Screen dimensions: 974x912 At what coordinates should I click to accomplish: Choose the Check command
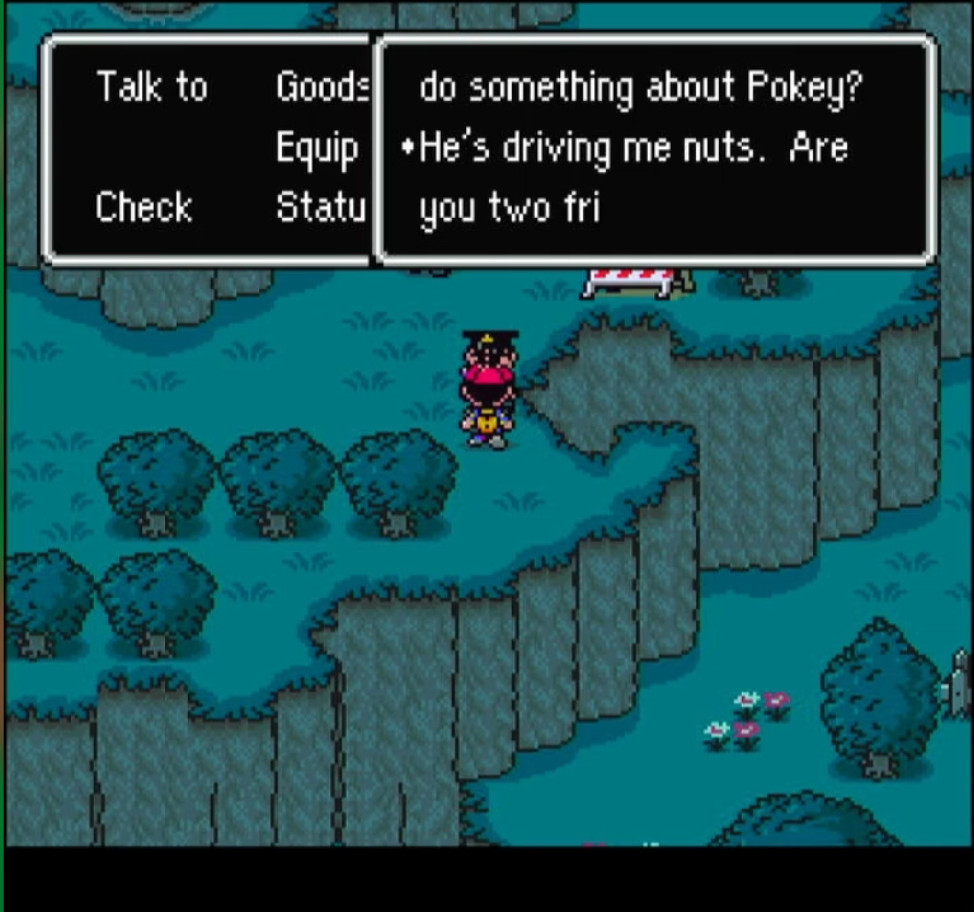tap(143, 207)
